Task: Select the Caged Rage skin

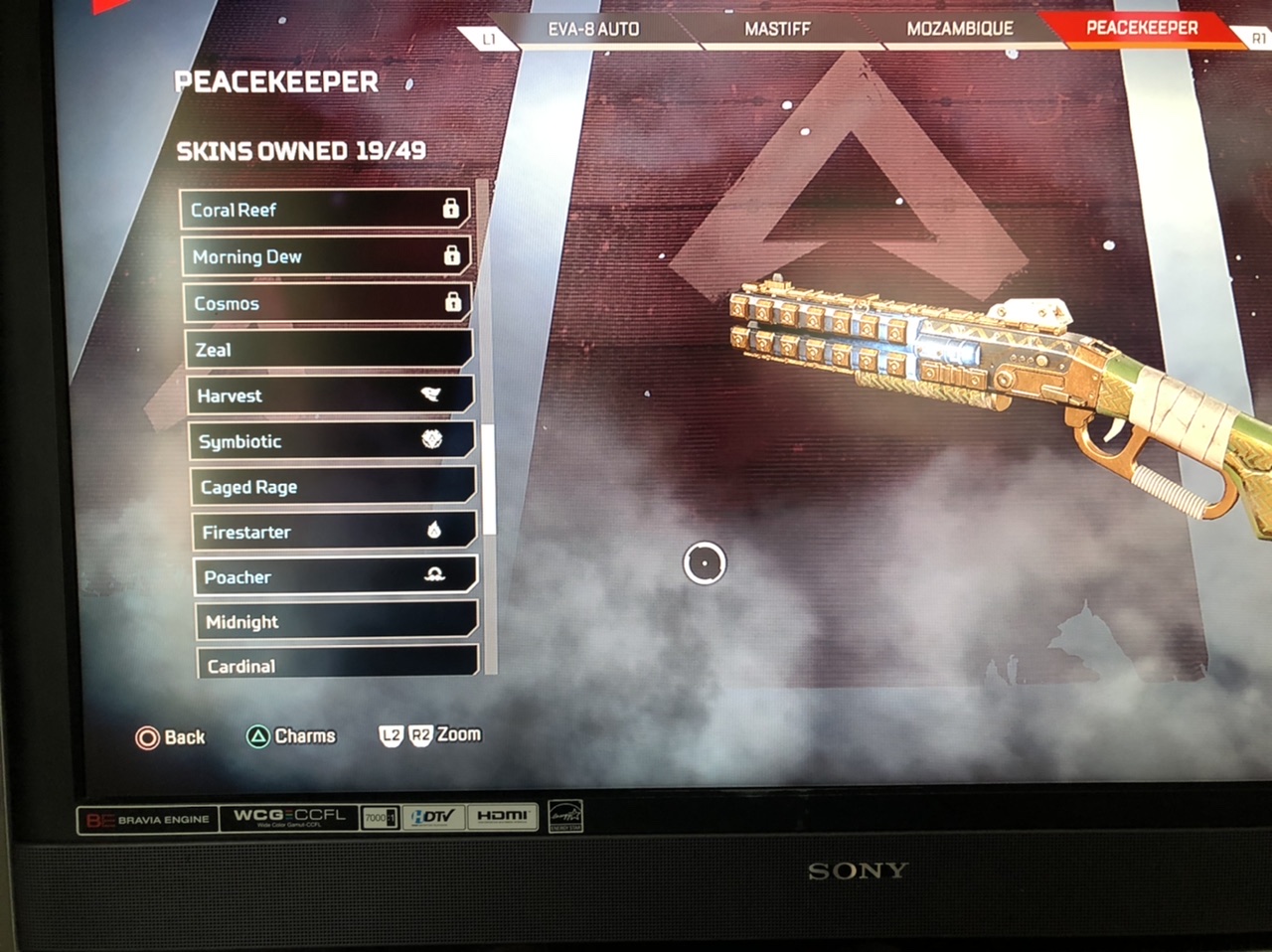Action: [x=333, y=487]
